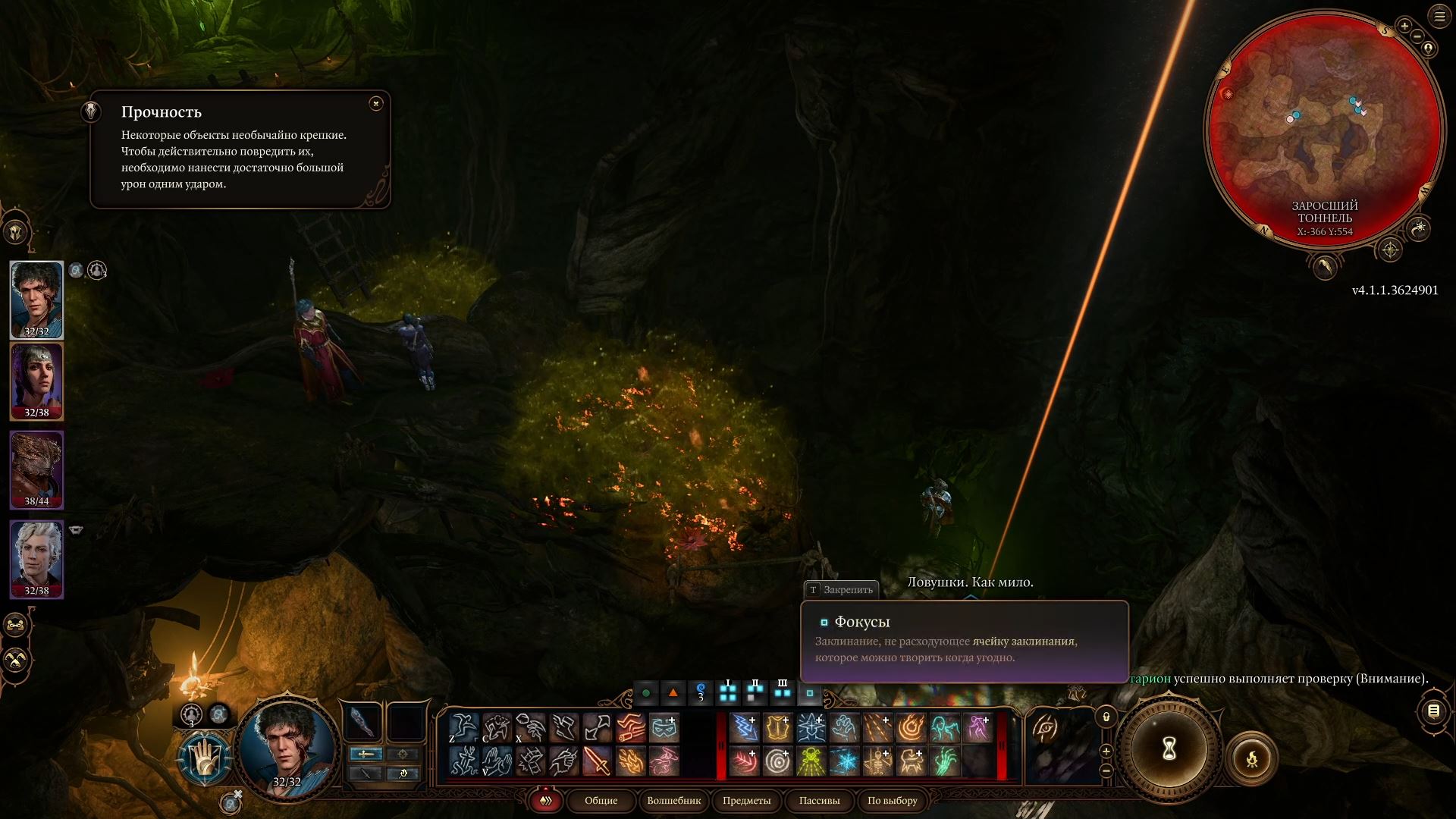The image size is (1456, 819).
Task: Cast the snowflake frost cantrip
Action: 844,761
